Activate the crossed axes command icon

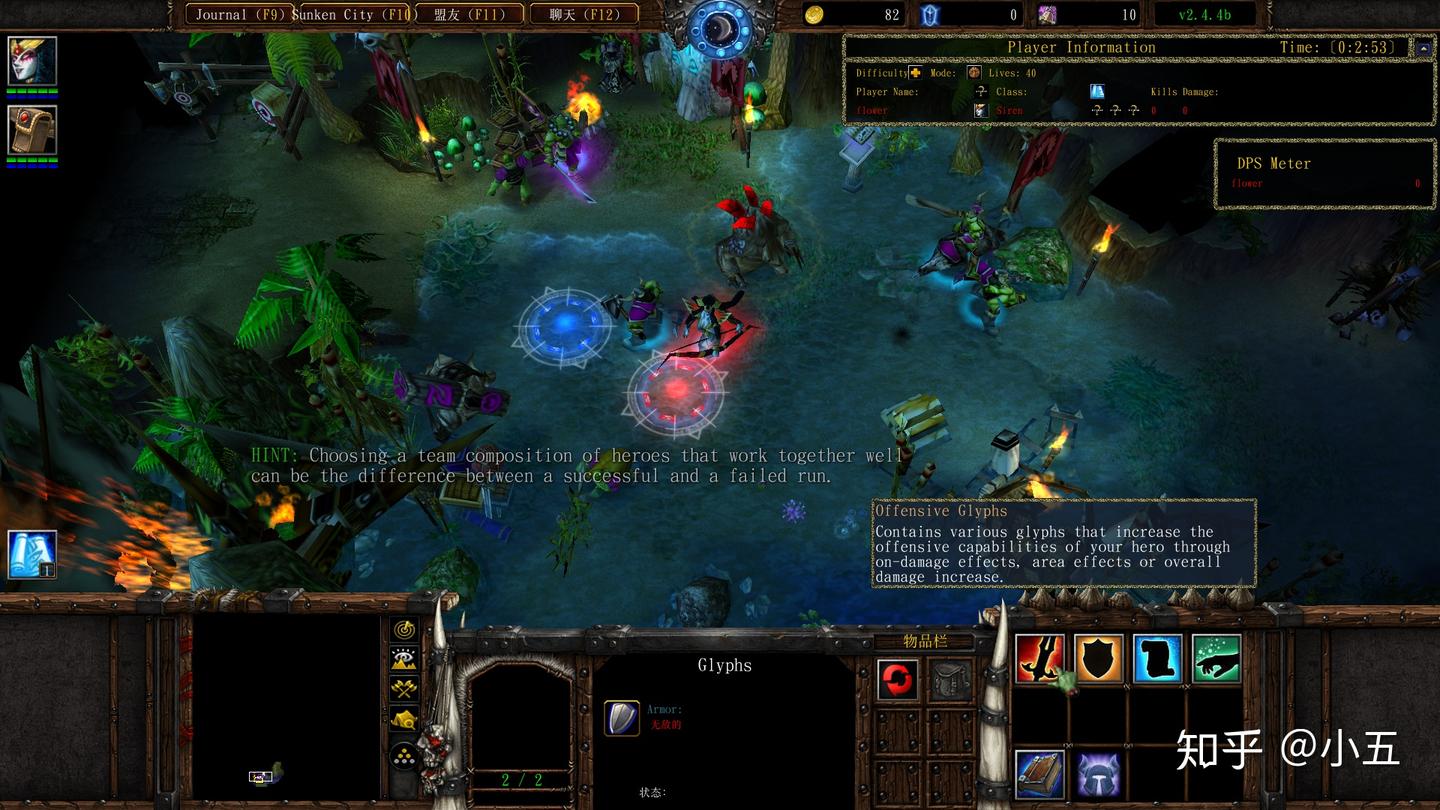pos(404,690)
